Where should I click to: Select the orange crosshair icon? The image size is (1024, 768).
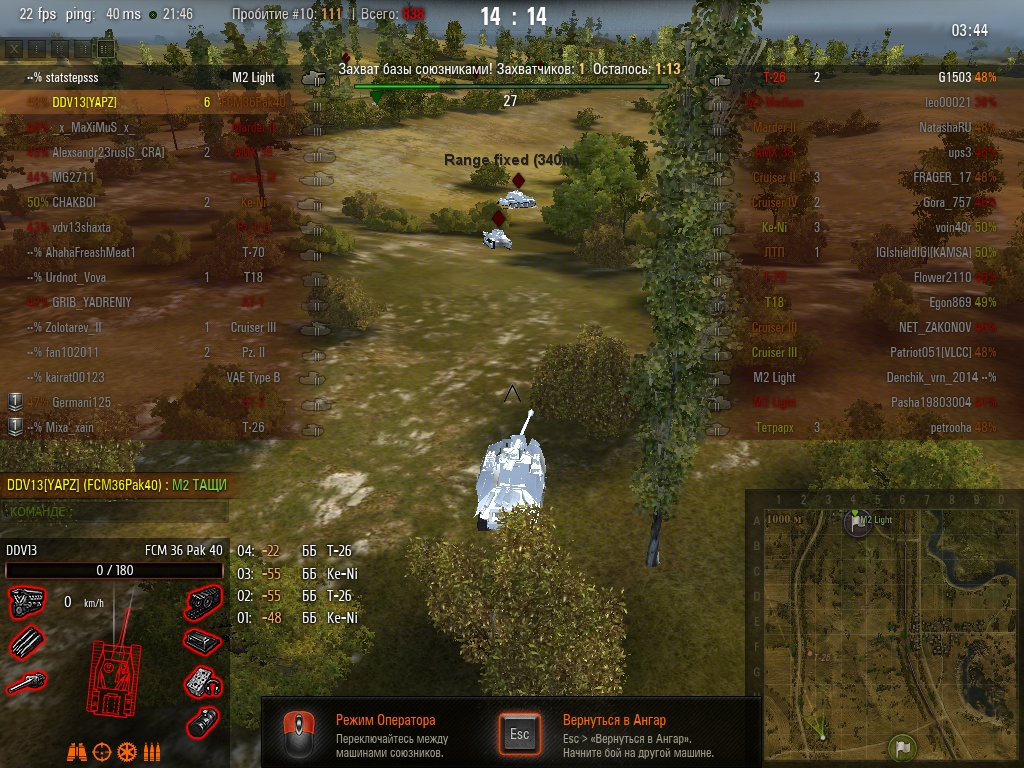click(x=102, y=751)
